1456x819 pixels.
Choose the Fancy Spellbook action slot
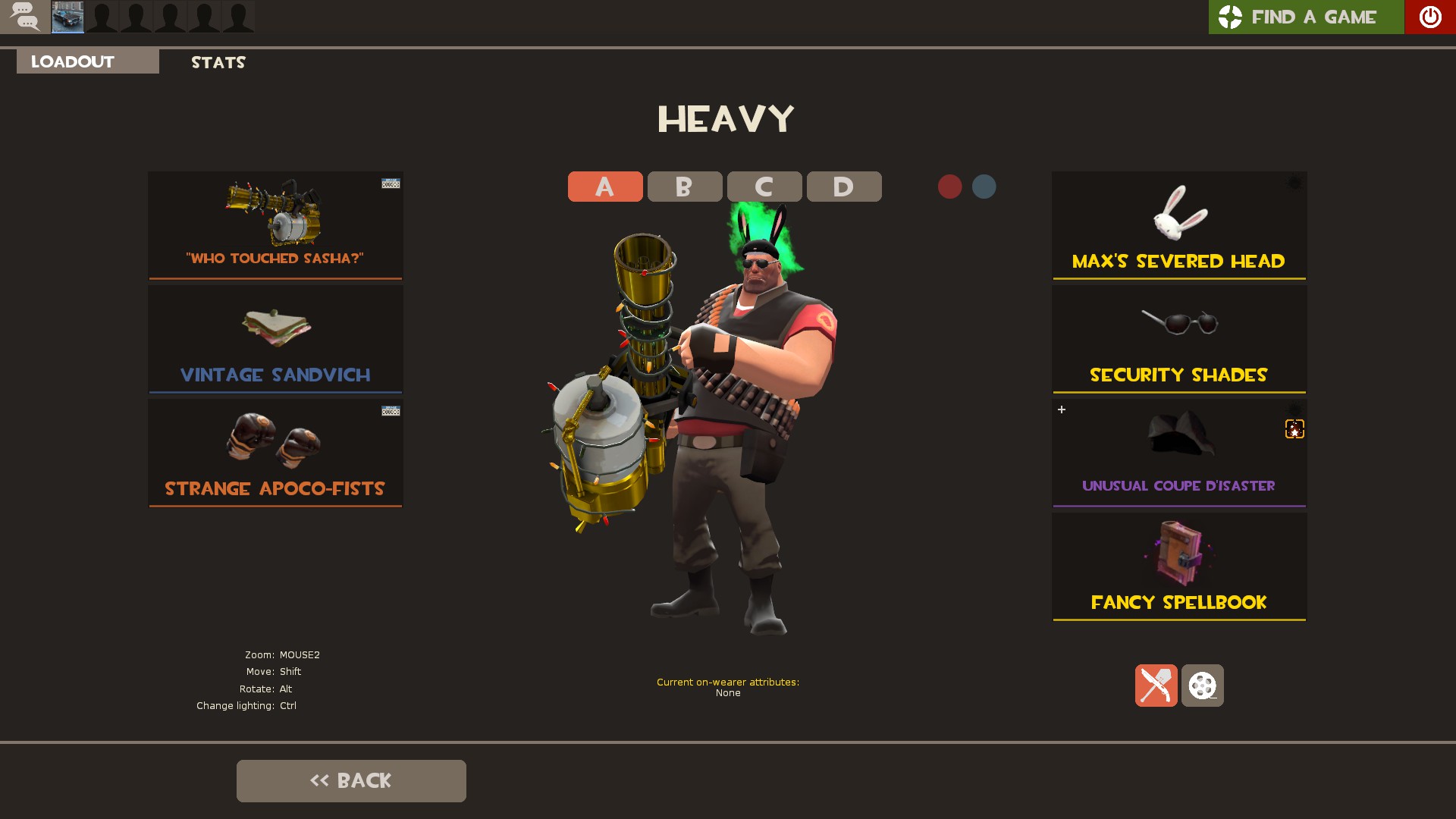tap(1178, 566)
